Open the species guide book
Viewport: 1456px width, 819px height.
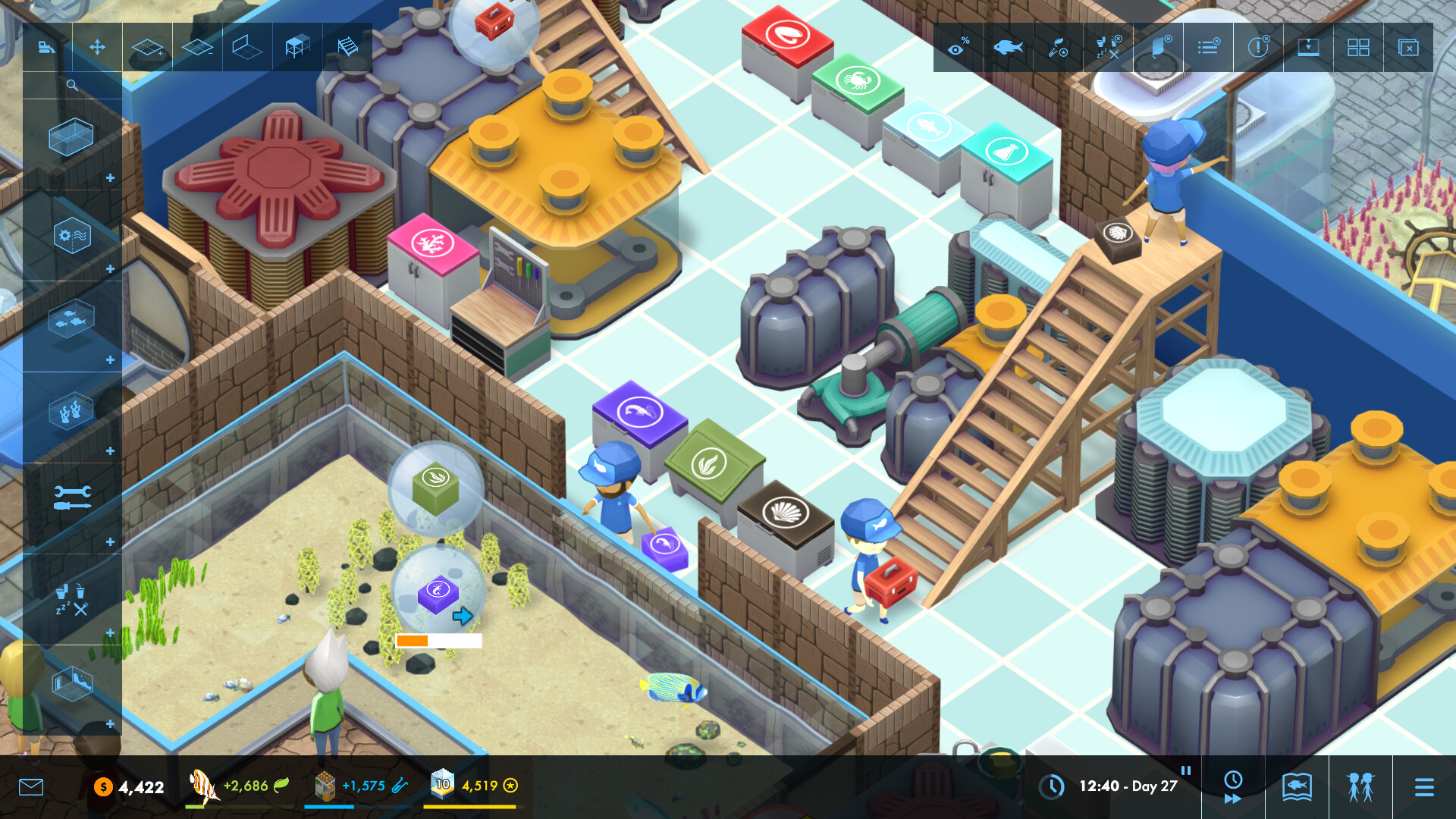1297,787
